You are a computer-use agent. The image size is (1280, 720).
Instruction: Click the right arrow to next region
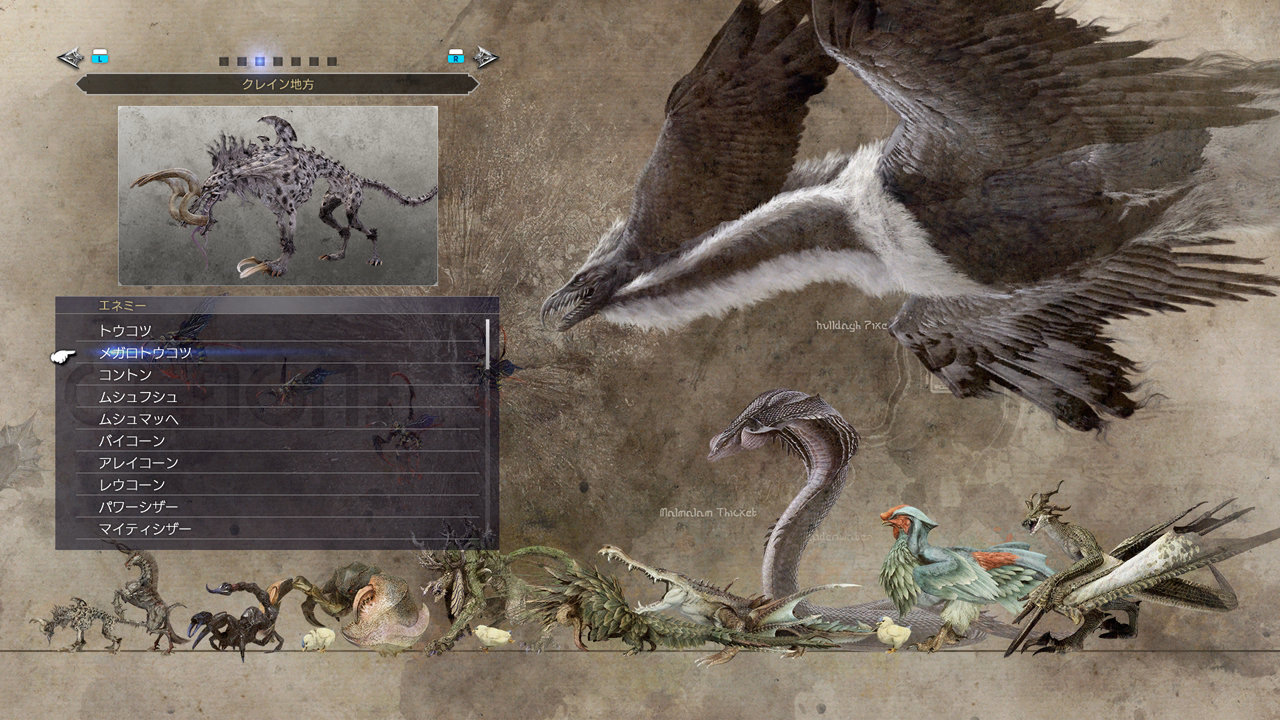[485, 58]
